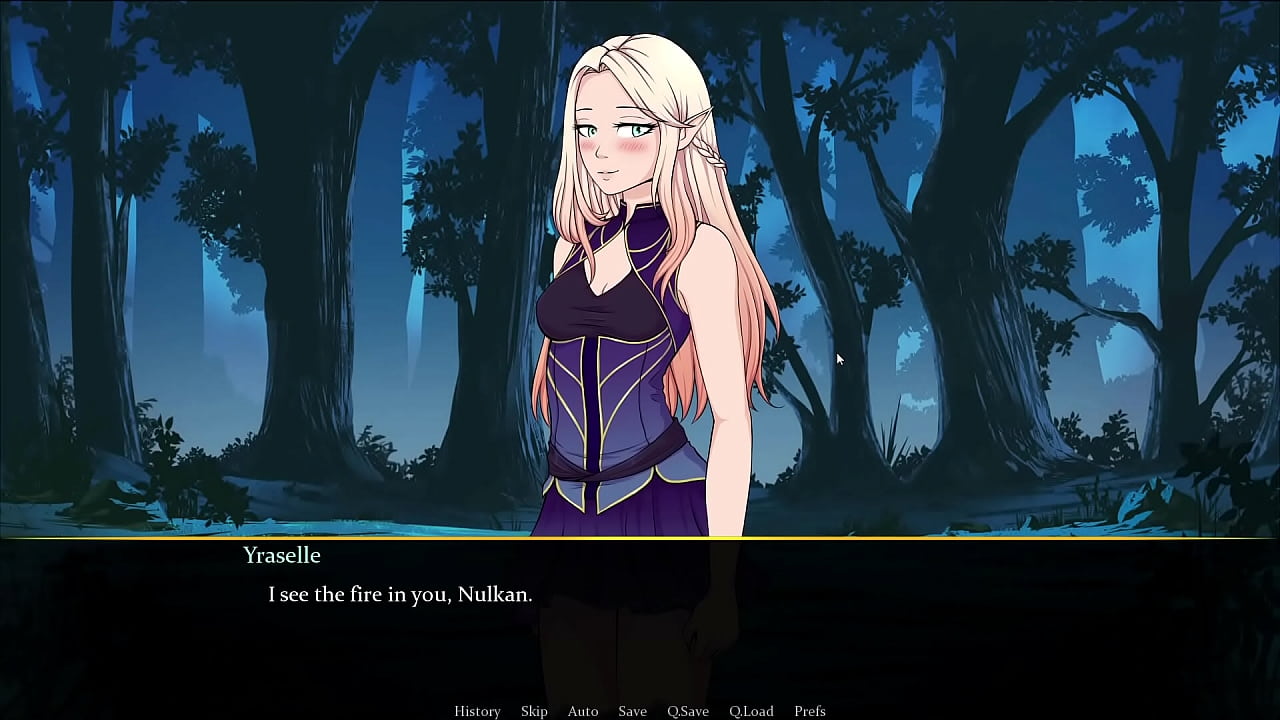1280x720 pixels.
Task: Click Prefs at the far right of menu
Action: click(810, 710)
